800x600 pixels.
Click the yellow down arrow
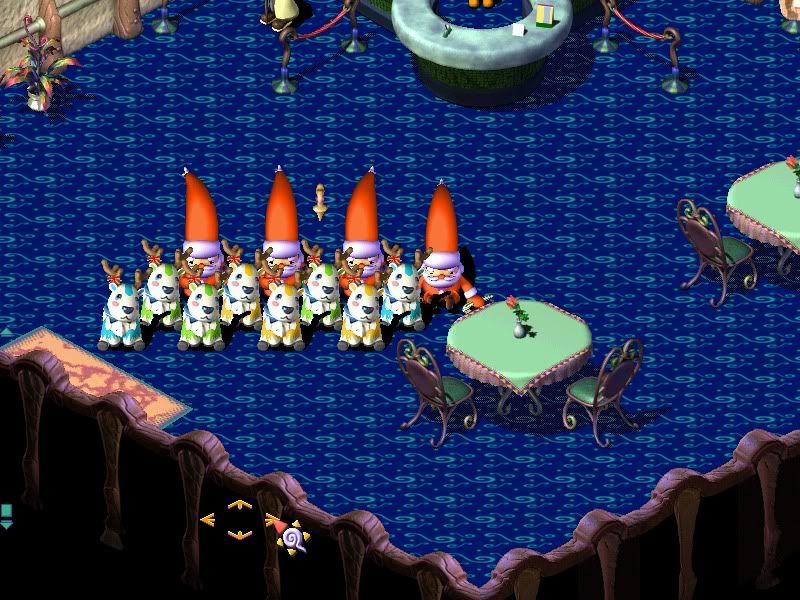(x=238, y=535)
